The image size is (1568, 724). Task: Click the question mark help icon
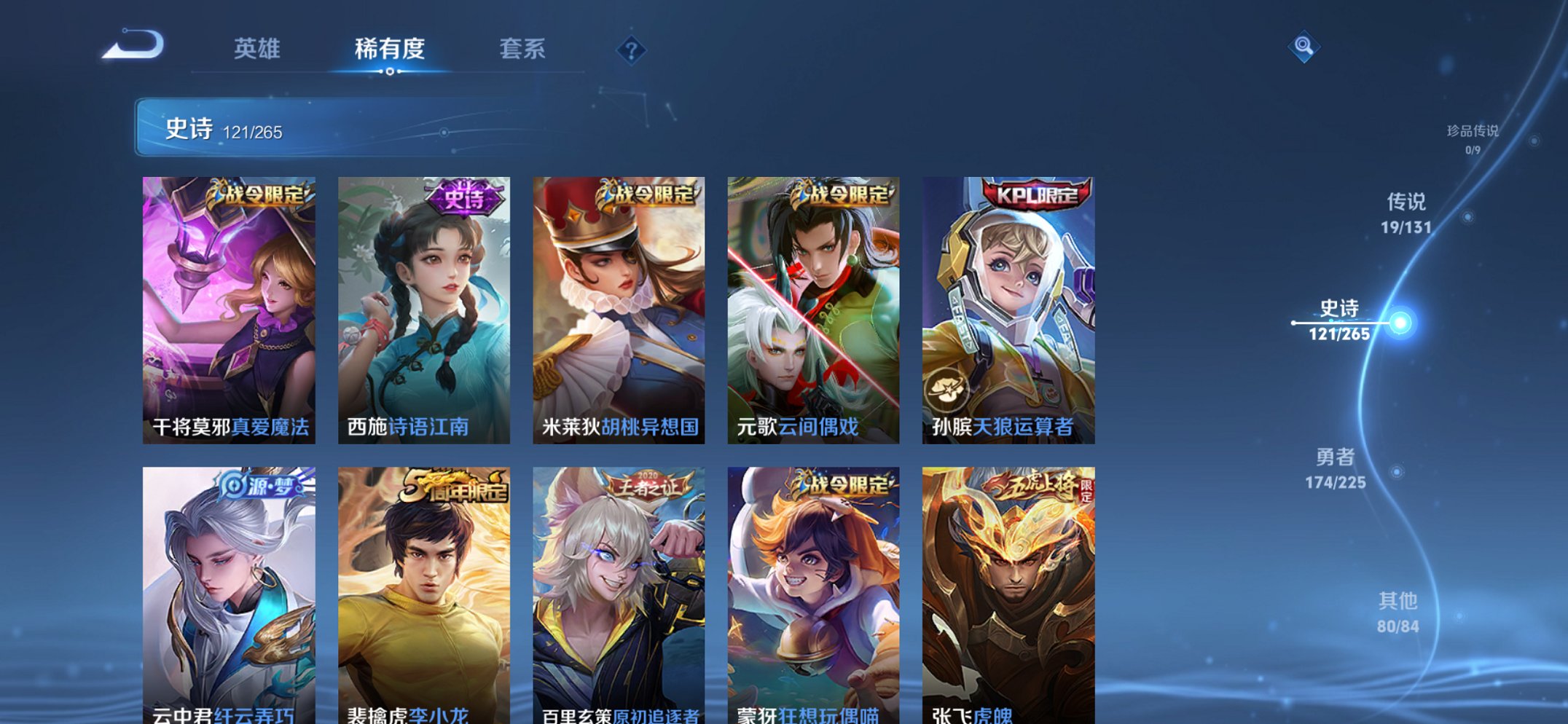point(631,50)
